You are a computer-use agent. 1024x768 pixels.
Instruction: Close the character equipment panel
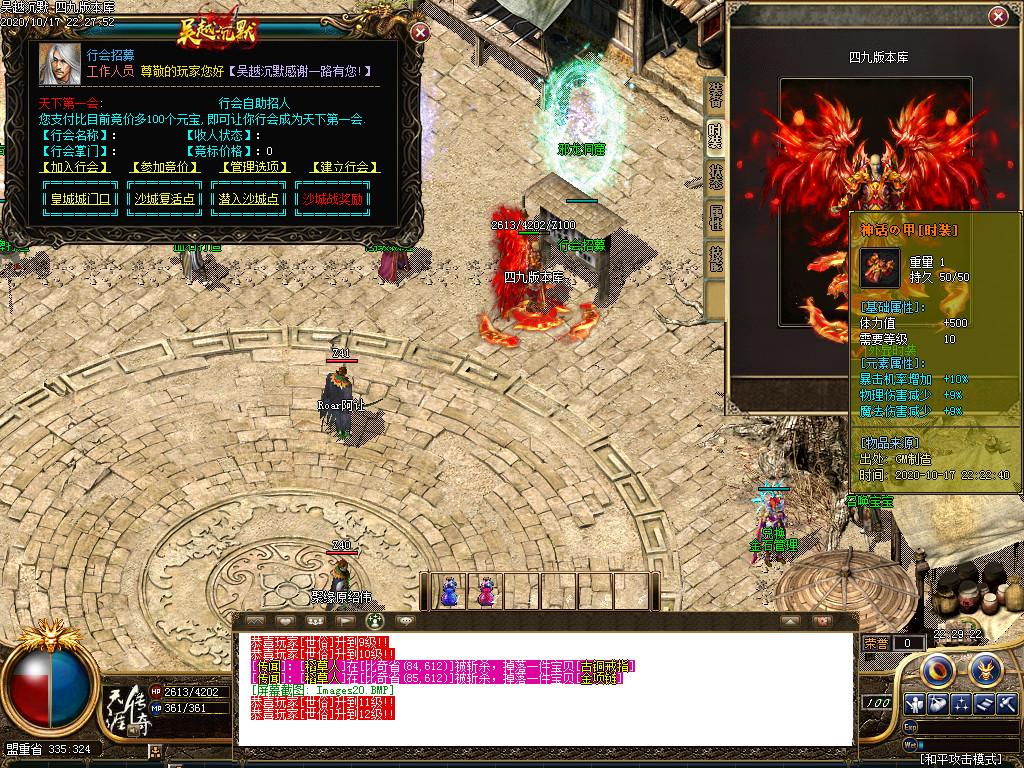click(998, 17)
